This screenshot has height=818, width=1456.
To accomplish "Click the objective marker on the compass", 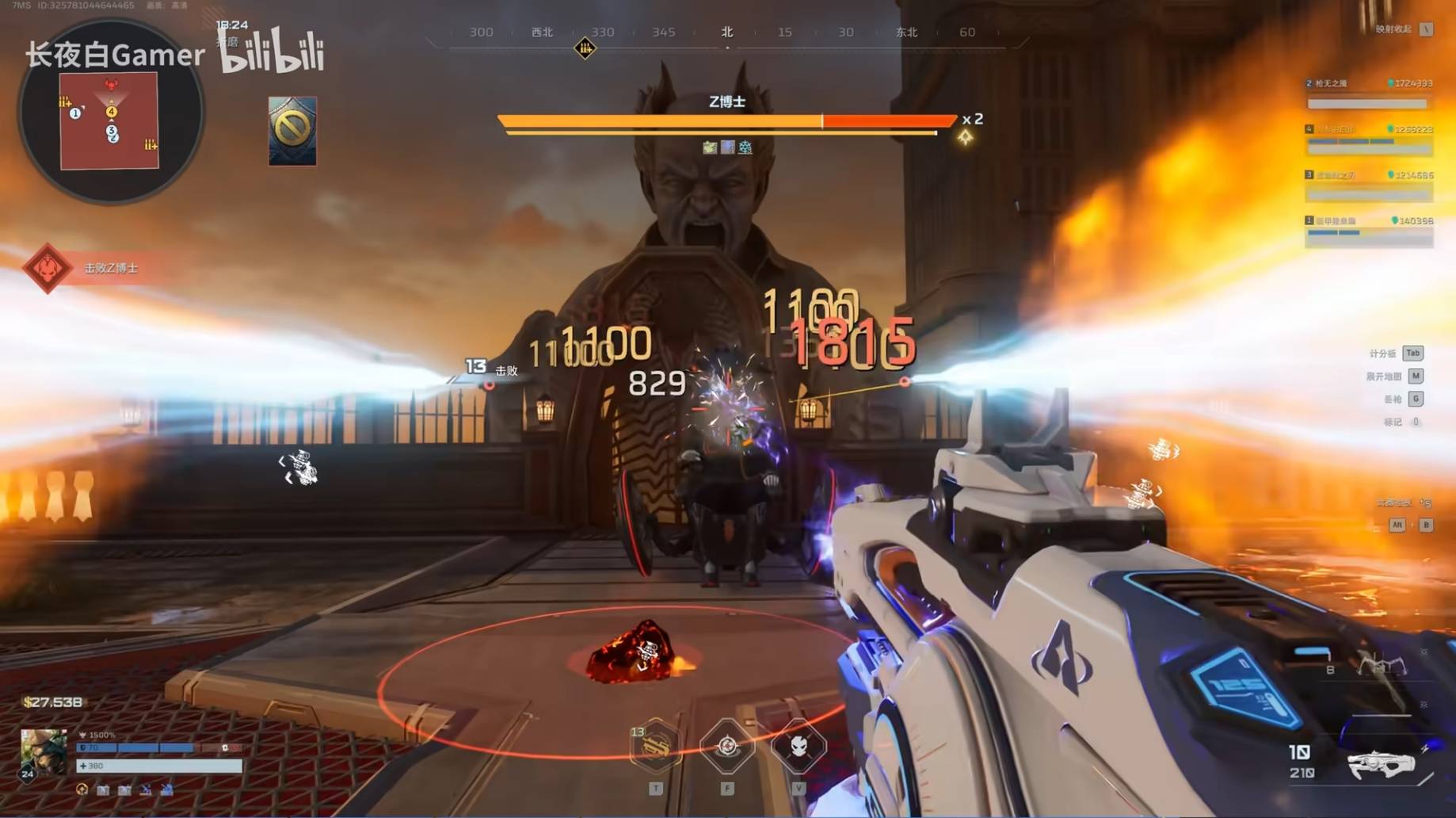I will click(x=585, y=48).
